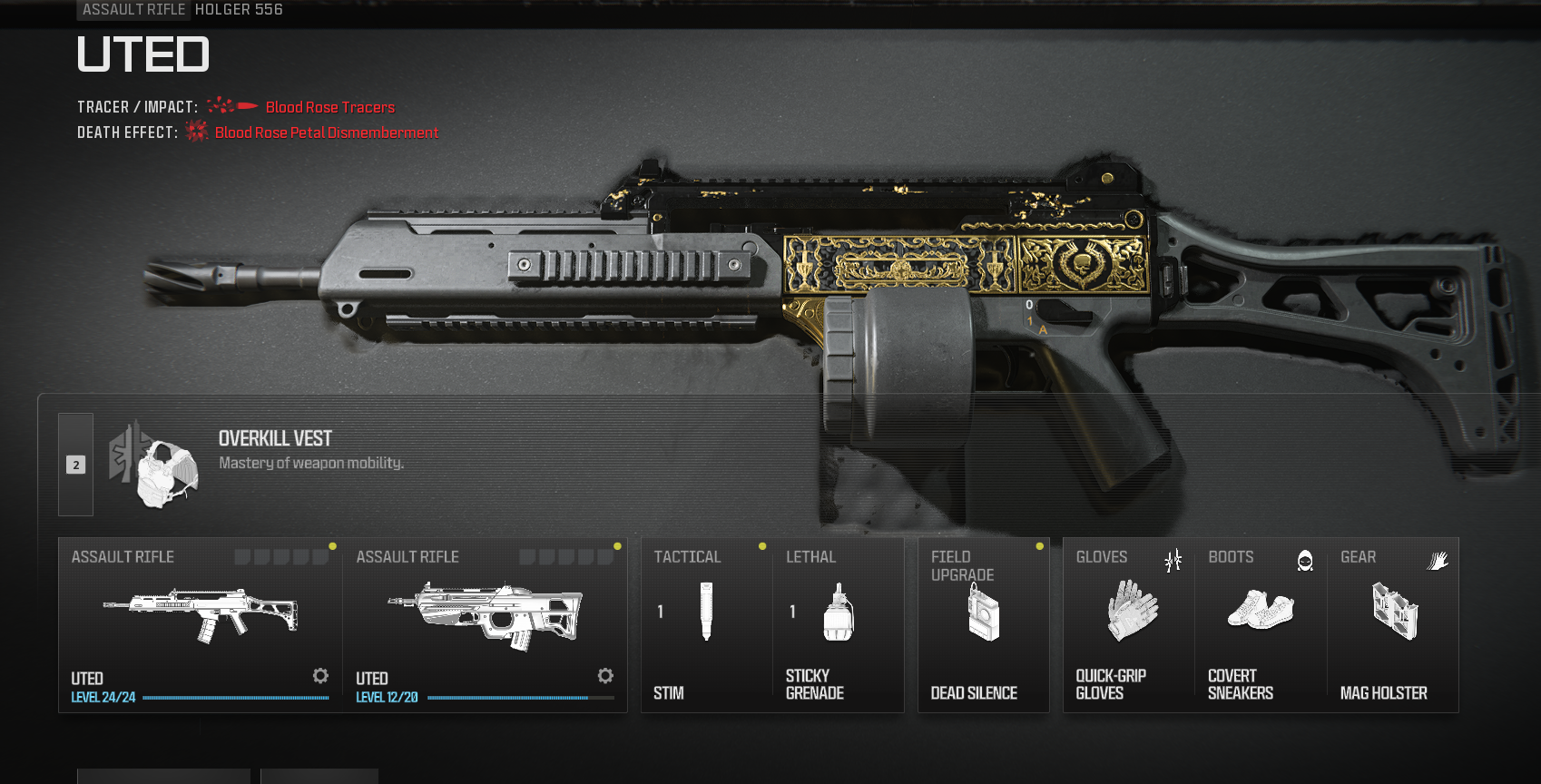
Task: Open the Sticky Grenade lethal slot
Action: 838,624
